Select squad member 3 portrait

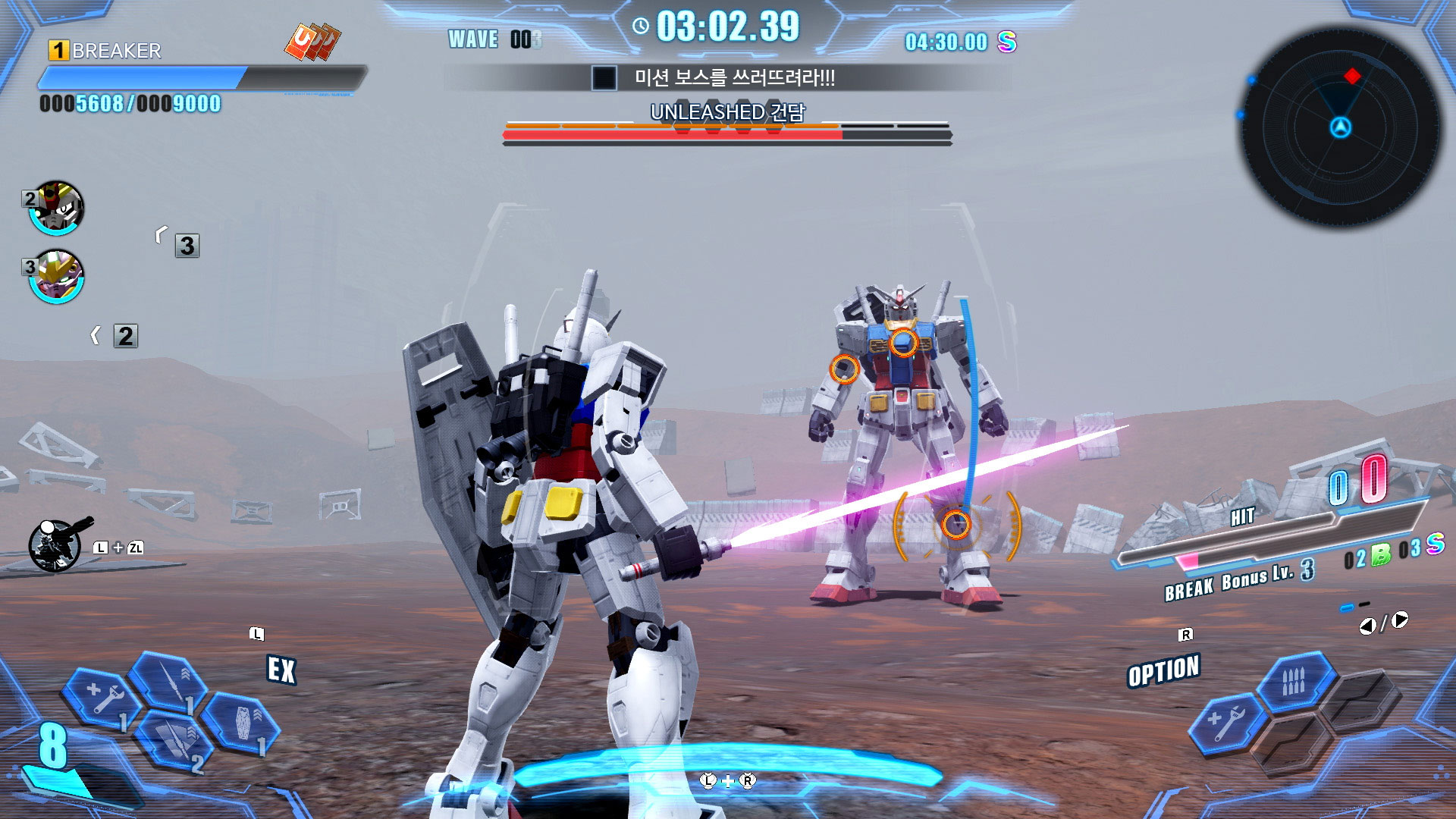(x=58, y=276)
